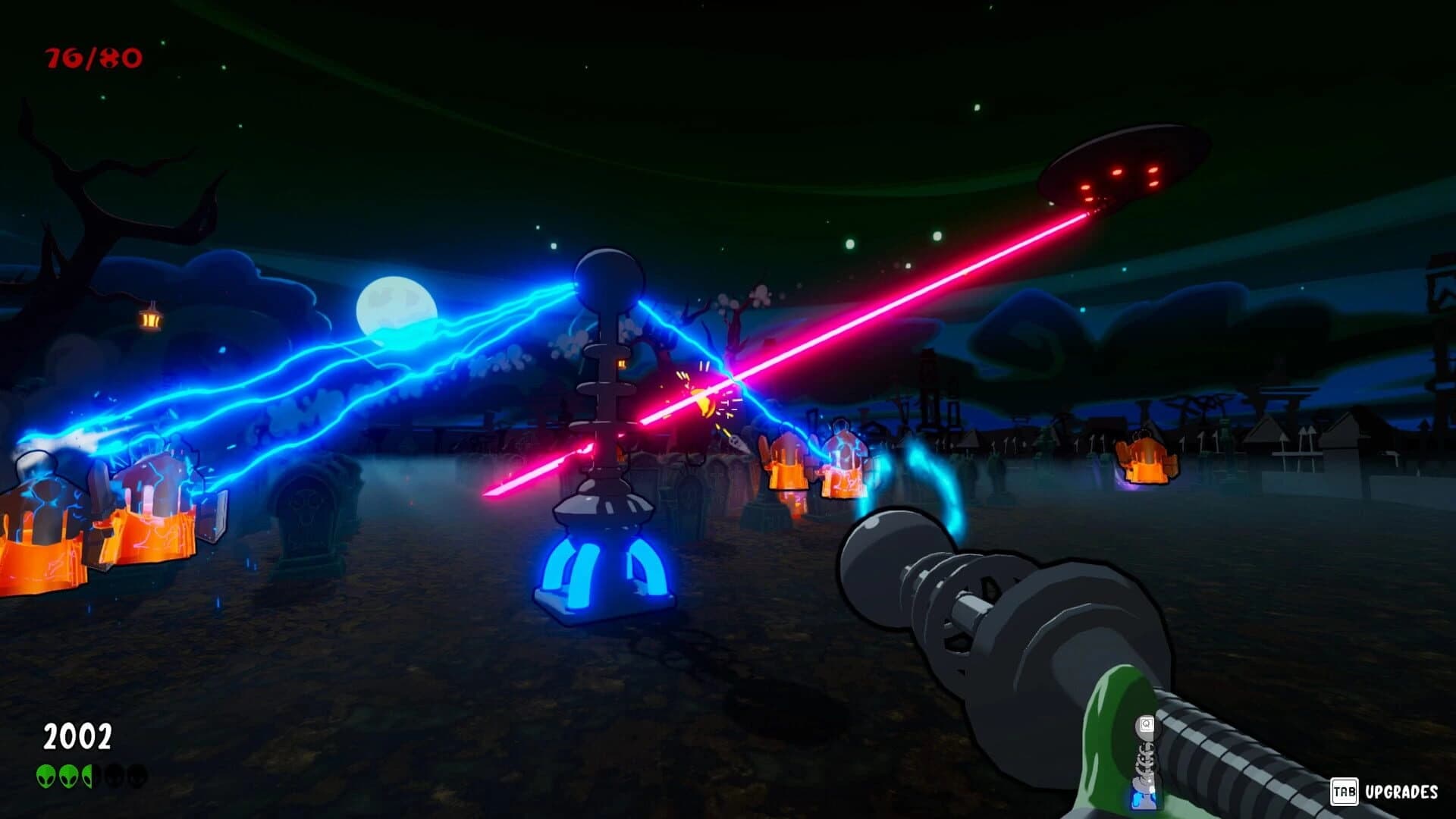Expand the Upgrades panel via TAB prompt
The image size is (1456, 819).
pyautogui.click(x=1345, y=792)
